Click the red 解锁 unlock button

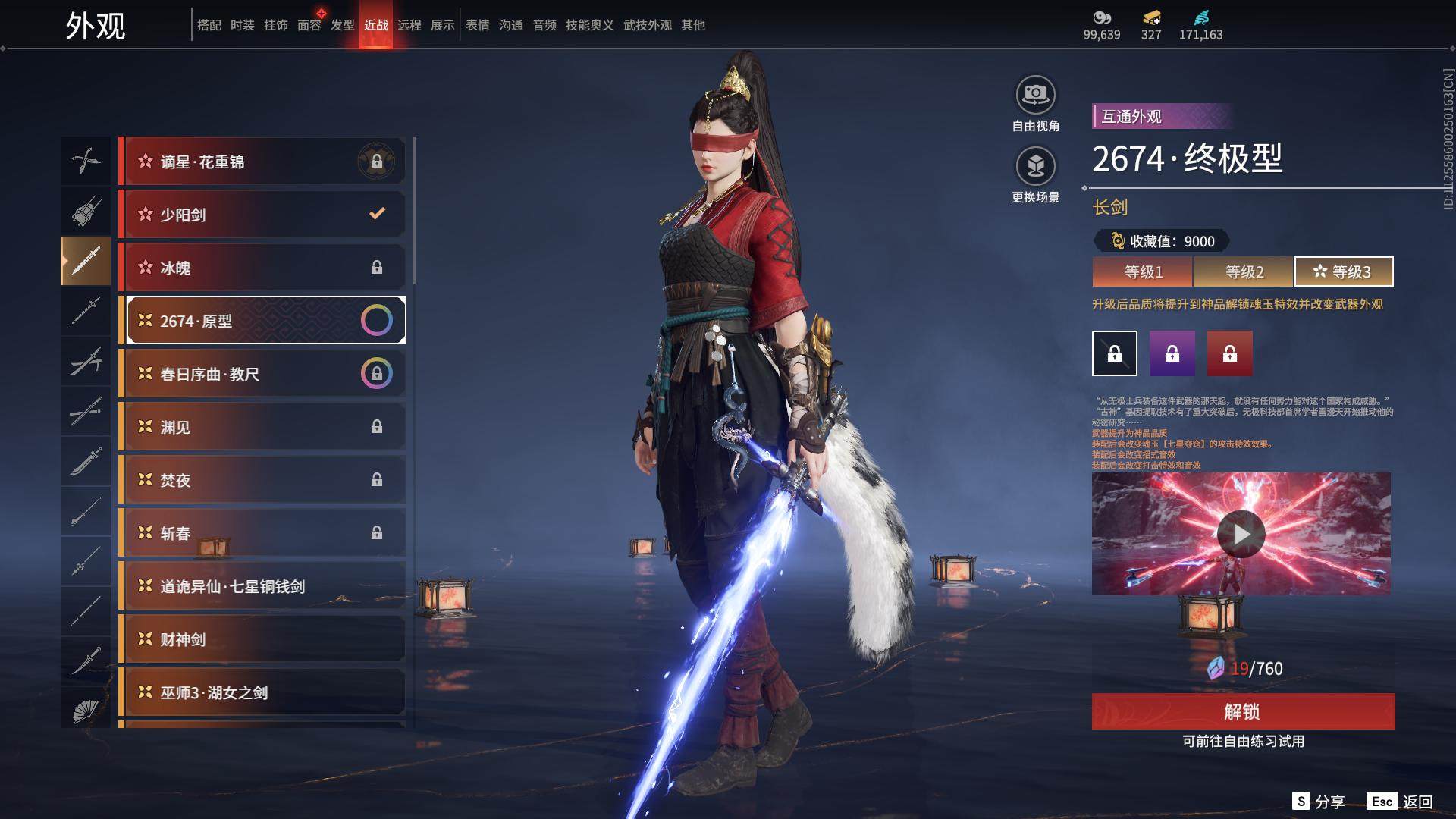[x=1243, y=711]
